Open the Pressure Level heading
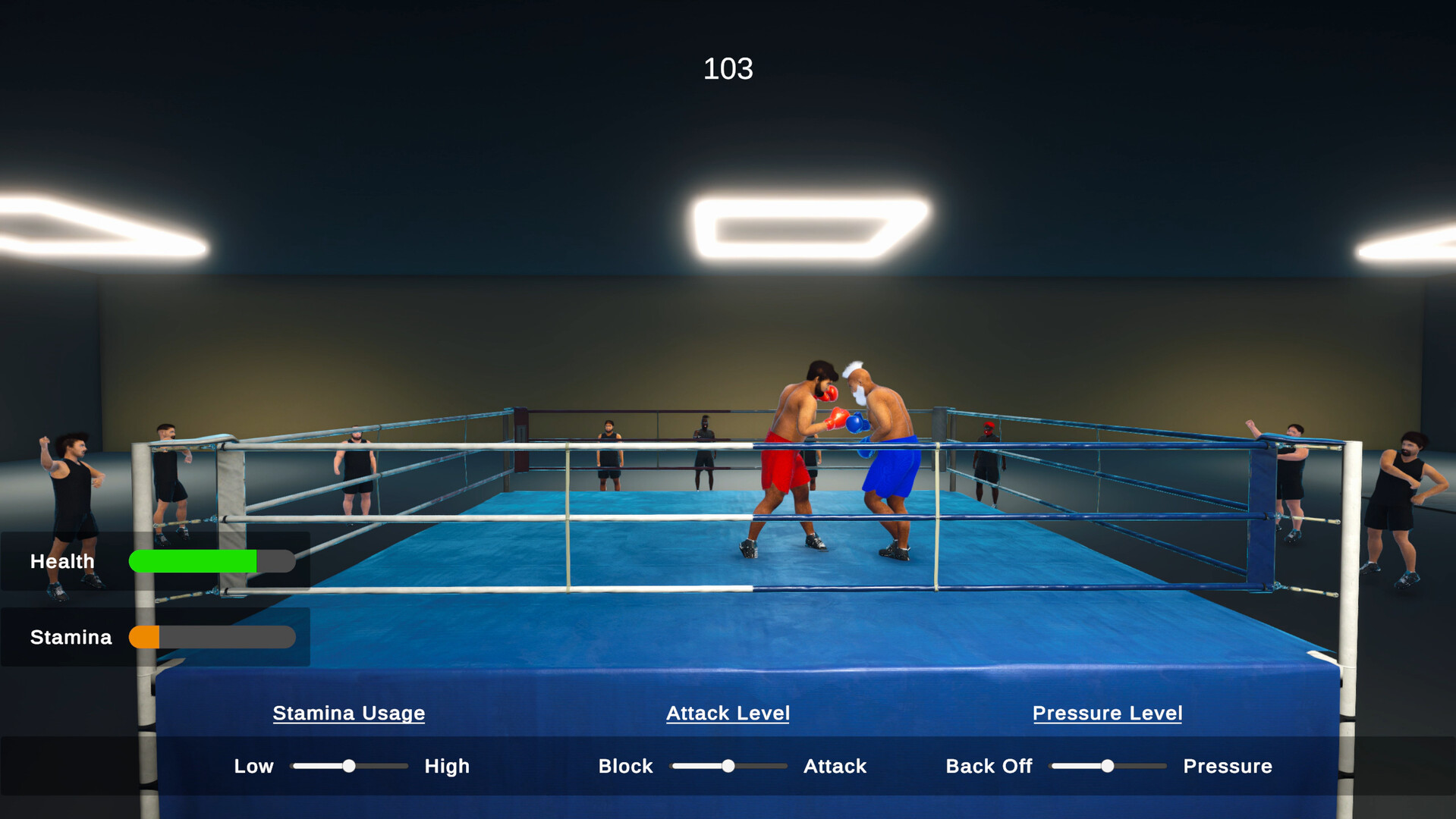Image resolution: width=1456 pixels, height=819 pixels. point(1106,713)
